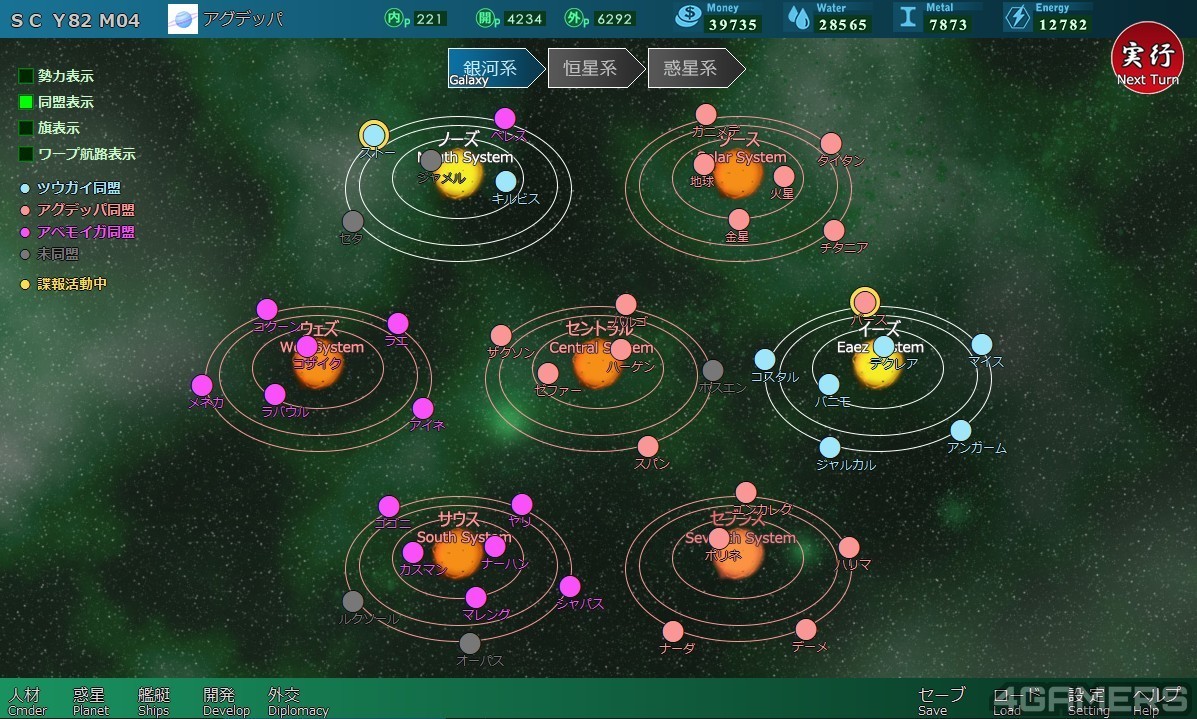Enable the 旗表示 flag display checkbox
The width and height of the screenshot is (1197, 719).
[26, 128]
